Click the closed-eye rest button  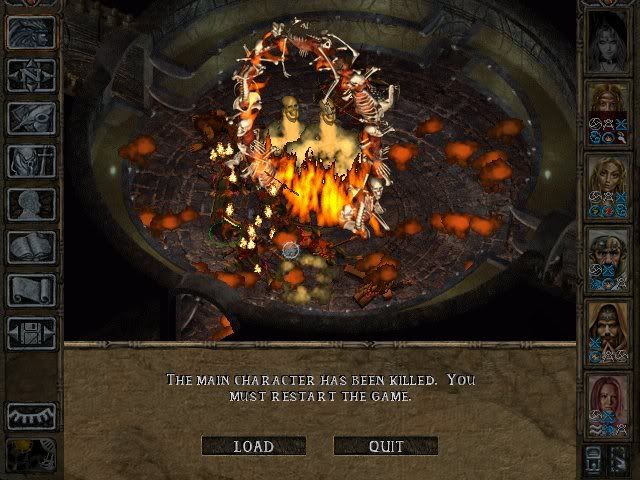click(x=31, y=414)
